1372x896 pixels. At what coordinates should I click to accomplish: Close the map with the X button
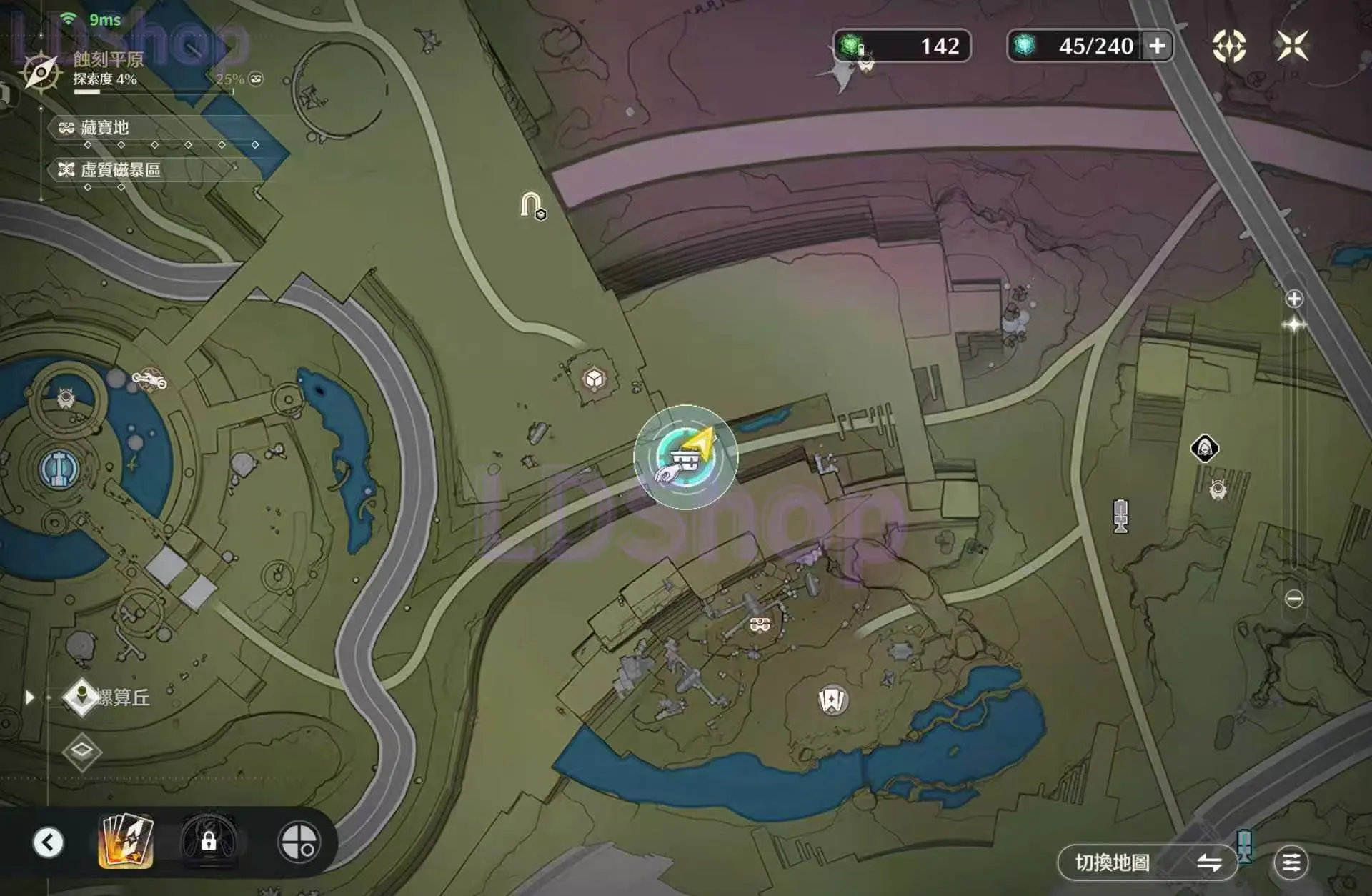point(1292,46)
